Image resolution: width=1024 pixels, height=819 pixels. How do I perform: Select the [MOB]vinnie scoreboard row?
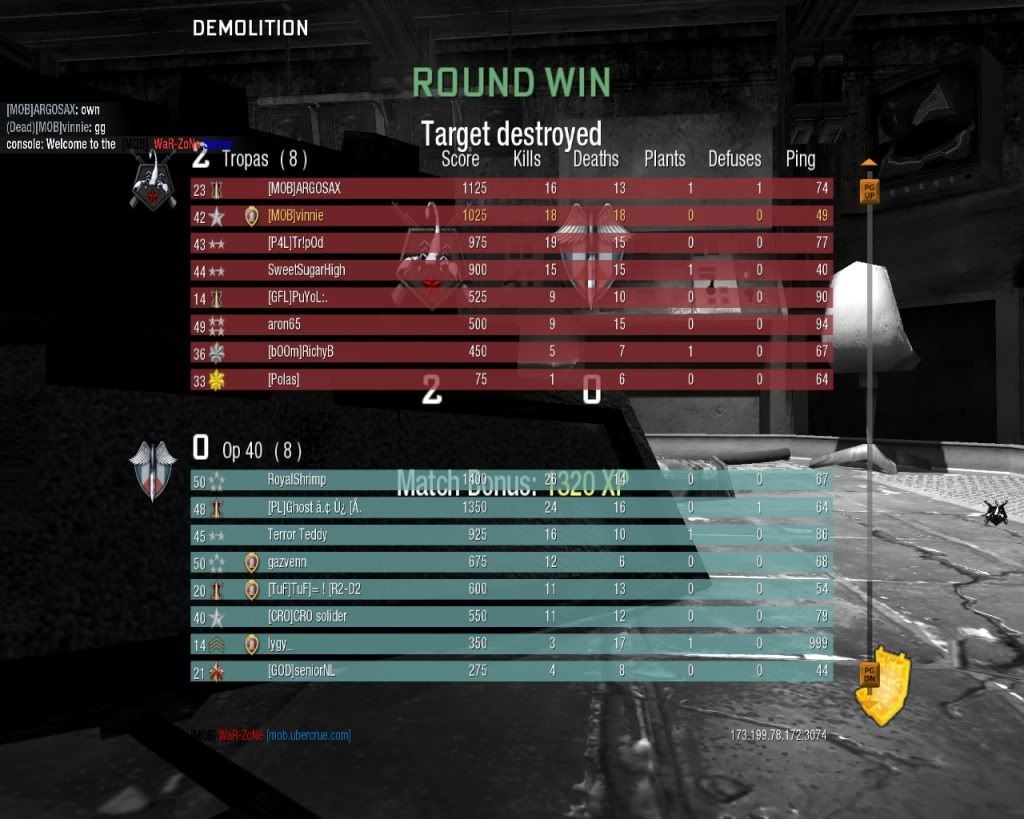(510, 215)
